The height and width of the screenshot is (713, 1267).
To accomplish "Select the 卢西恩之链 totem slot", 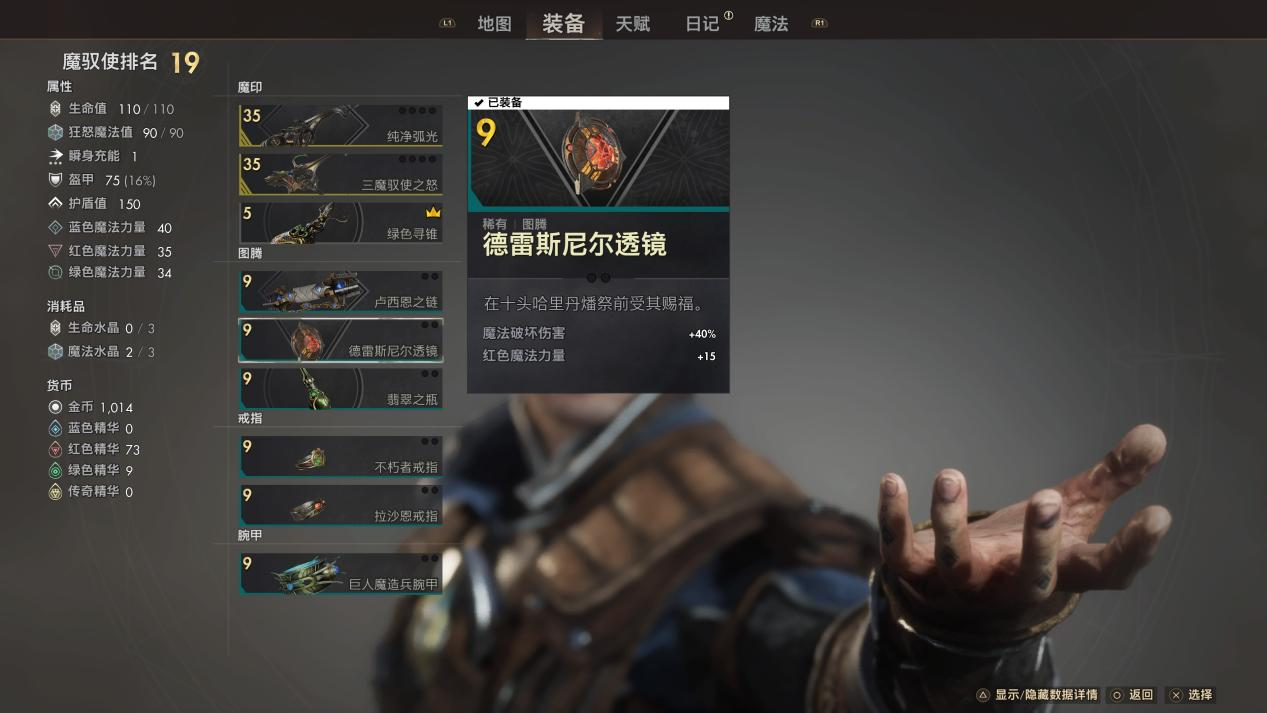I will 340,291.
